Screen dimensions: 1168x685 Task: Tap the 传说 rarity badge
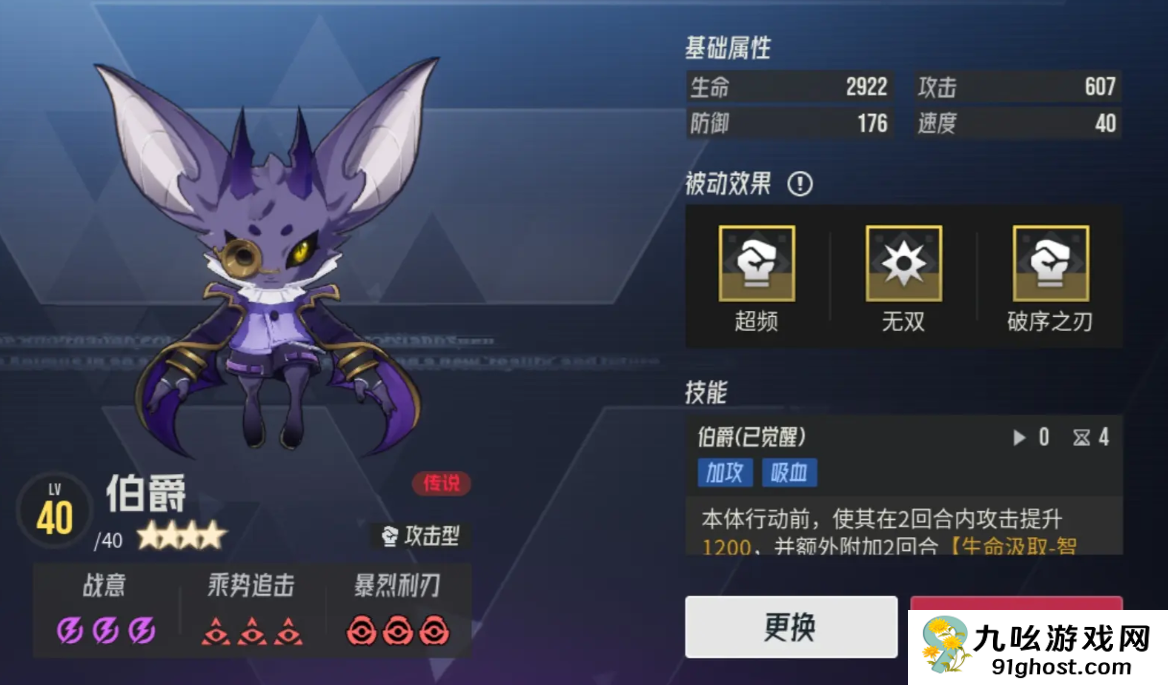441,484
